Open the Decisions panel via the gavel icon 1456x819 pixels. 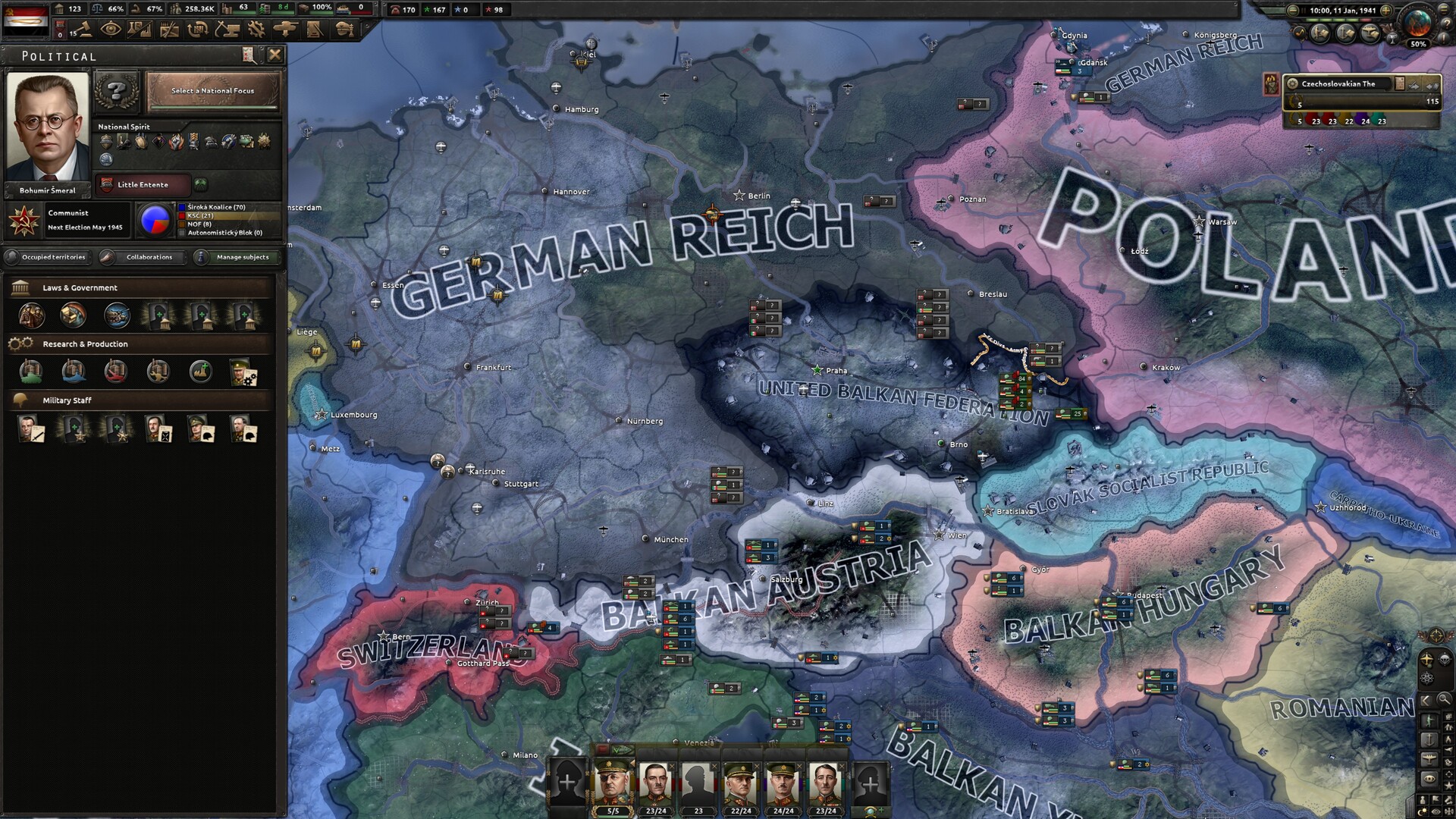coord(85,30)
